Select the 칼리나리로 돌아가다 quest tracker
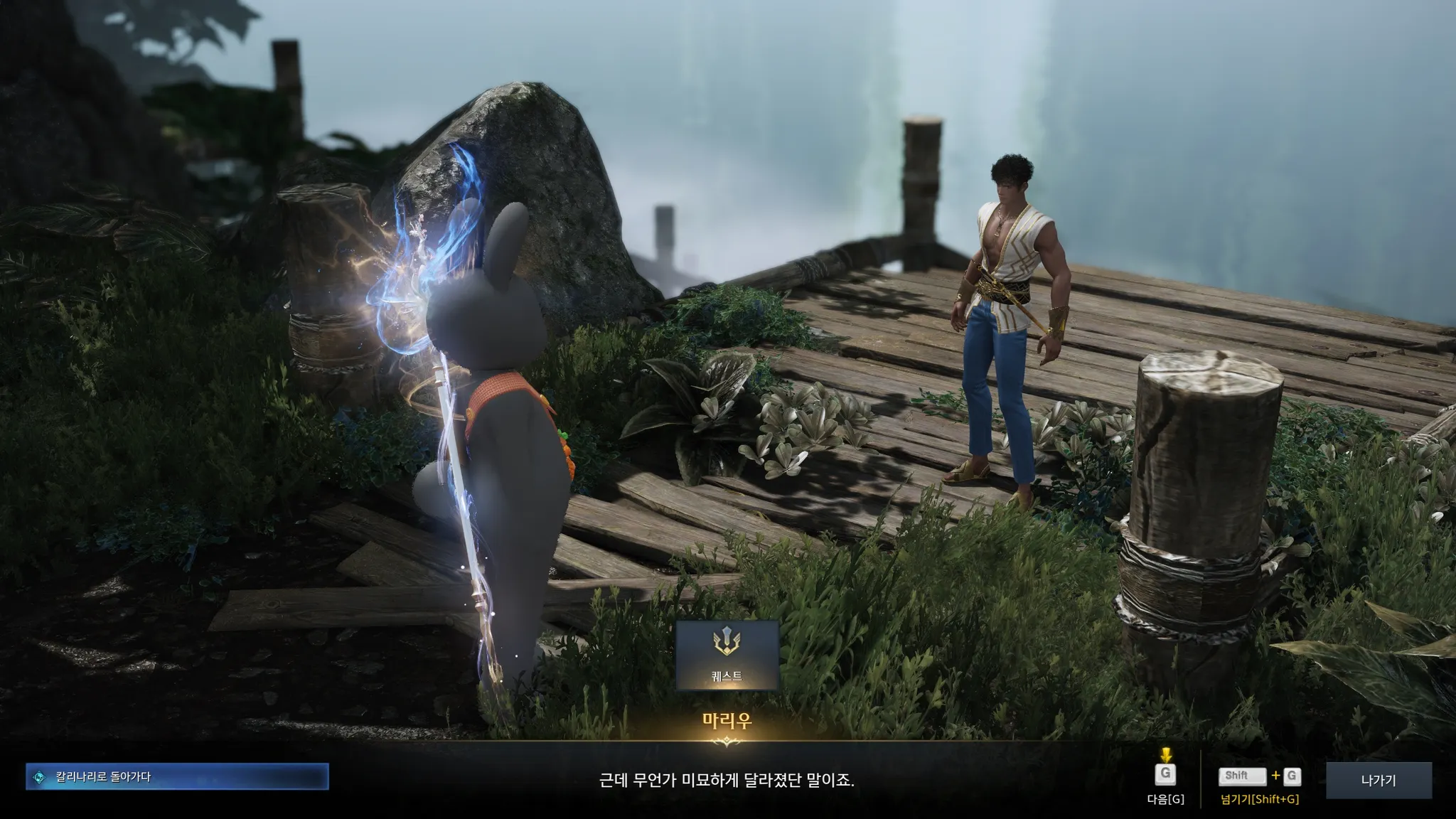The image size is (1456, 819). pos(177,777)
